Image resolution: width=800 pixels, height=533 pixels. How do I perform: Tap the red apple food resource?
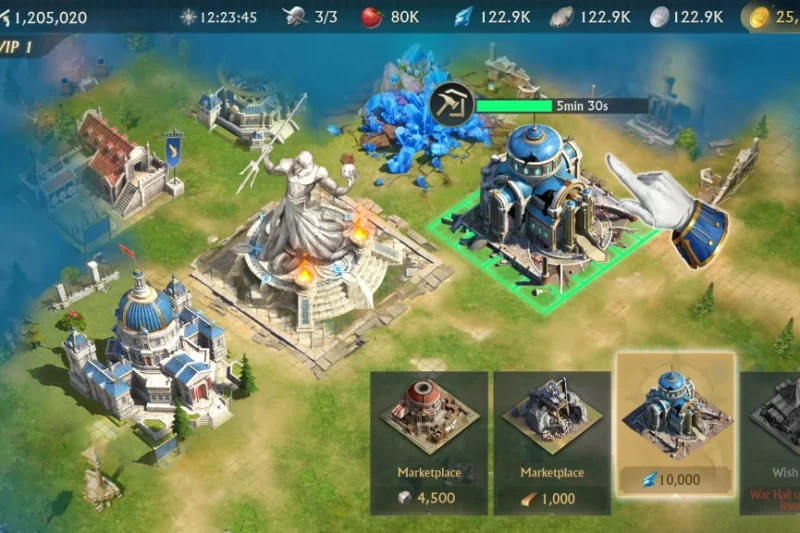tap(372, 17)
